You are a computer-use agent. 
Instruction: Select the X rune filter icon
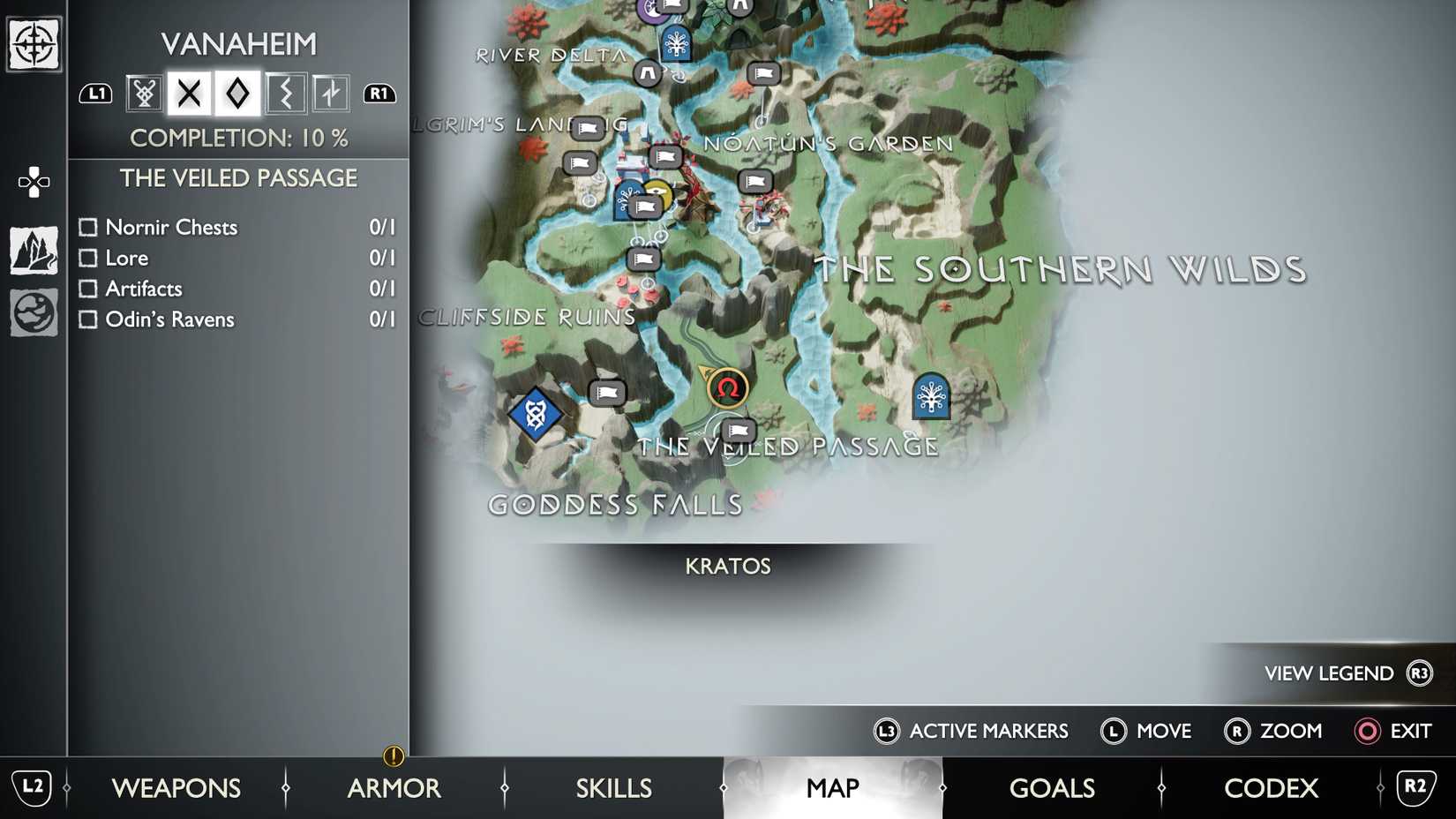click(189, 93)
